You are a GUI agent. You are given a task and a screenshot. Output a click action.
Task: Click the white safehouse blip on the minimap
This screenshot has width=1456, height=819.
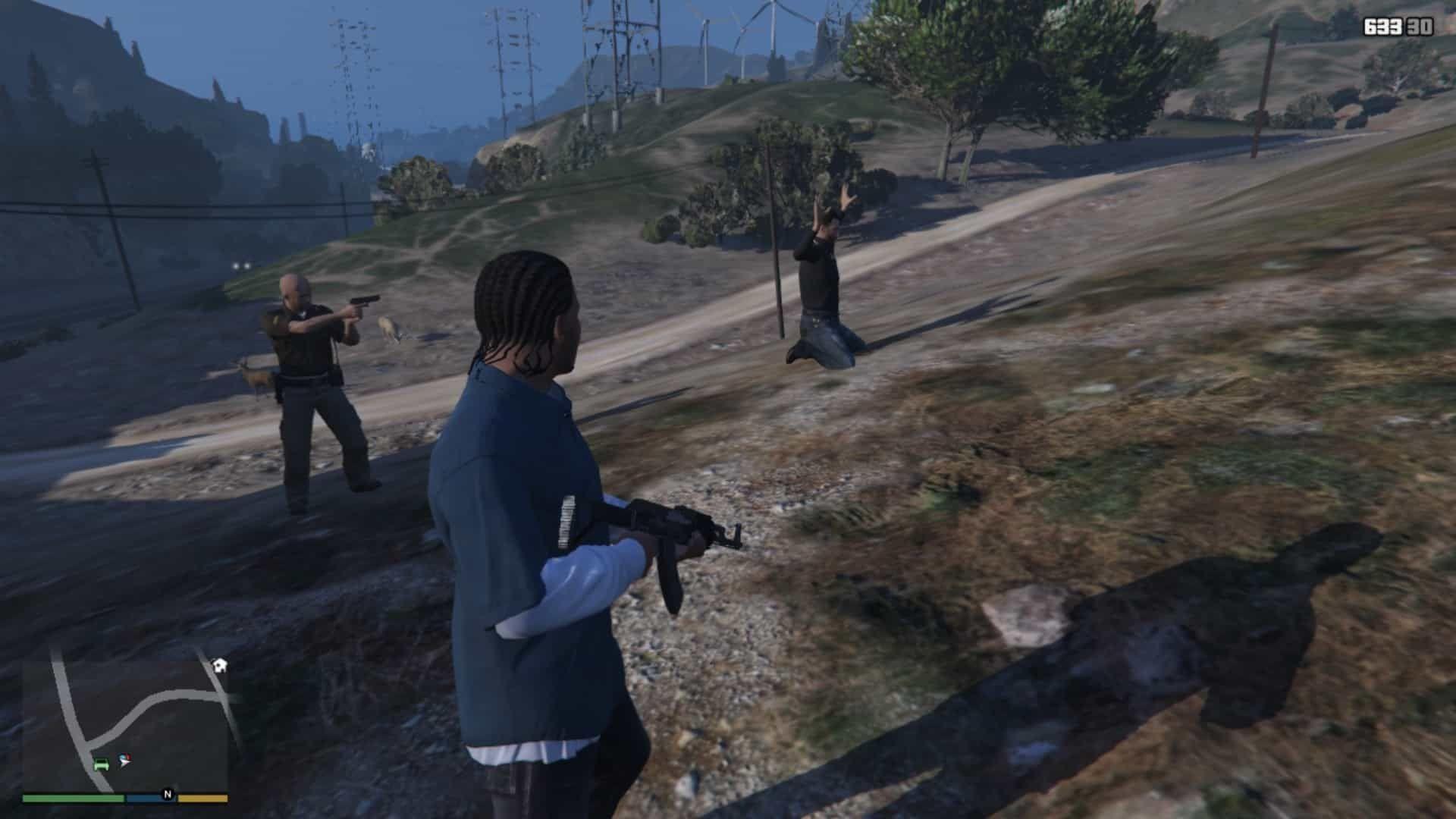(x=220, y=666)
